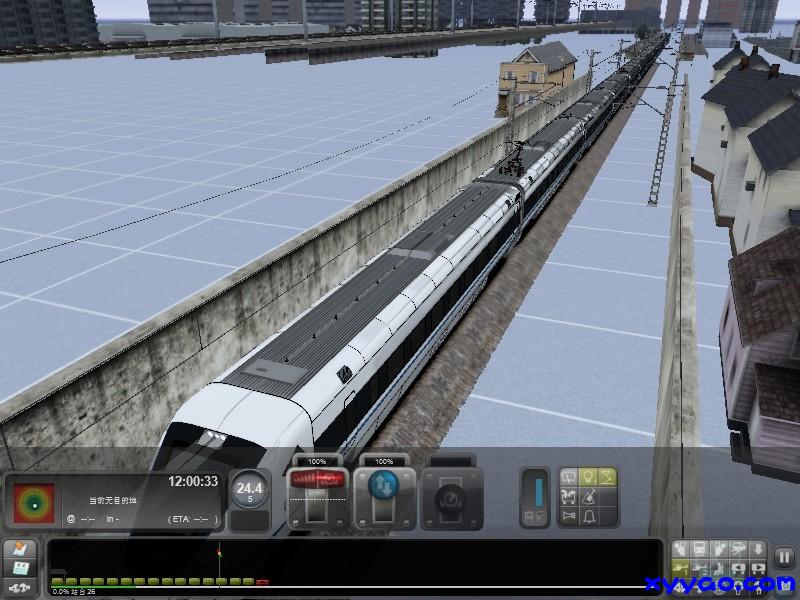Viewport: 800px width, 600px height.
Task: Select the front-of-train cab camera icon
Action: coord(700,549)
